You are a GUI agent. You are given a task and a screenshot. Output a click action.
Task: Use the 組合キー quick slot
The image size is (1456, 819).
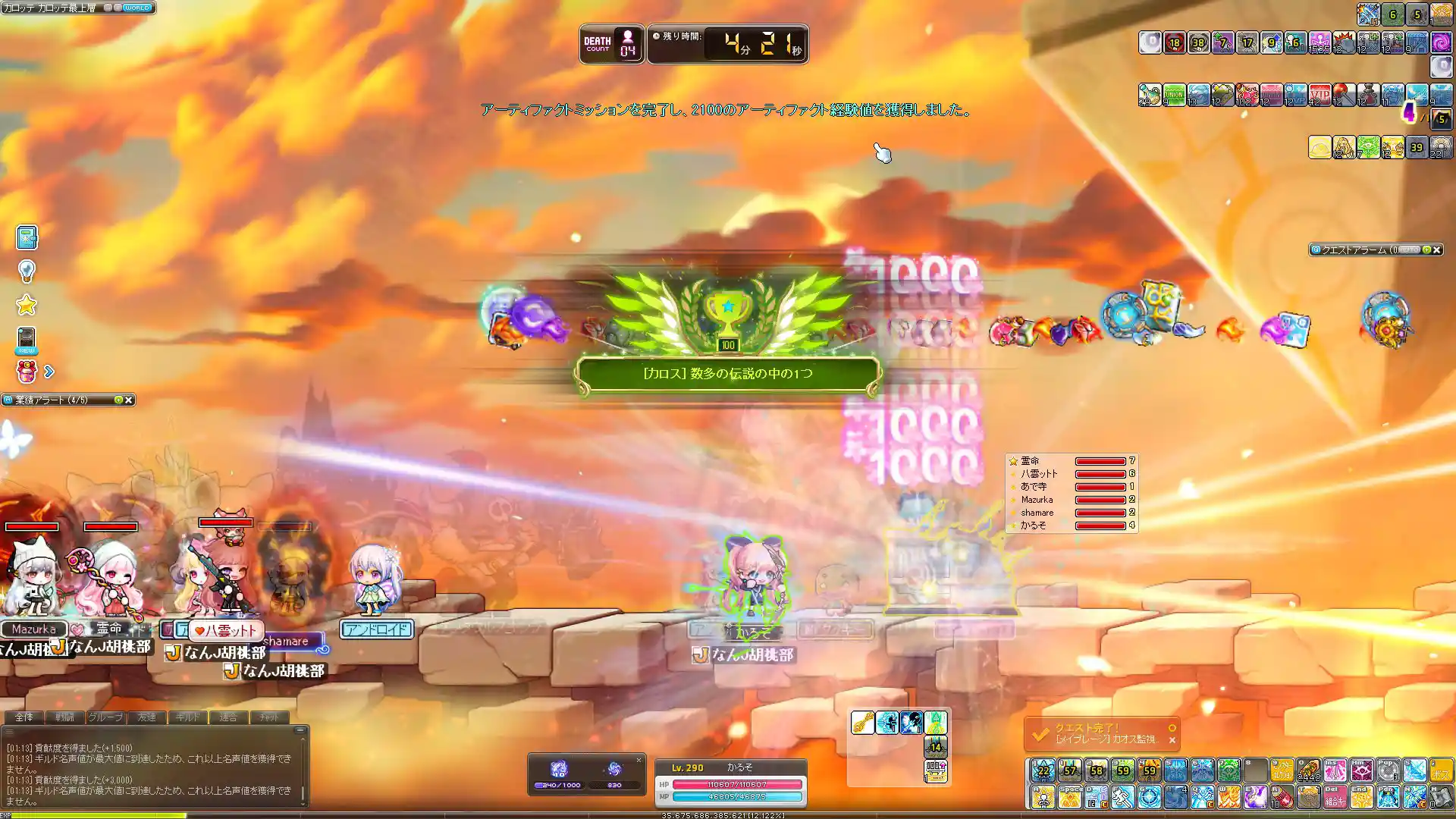(x=1335, y=797)
